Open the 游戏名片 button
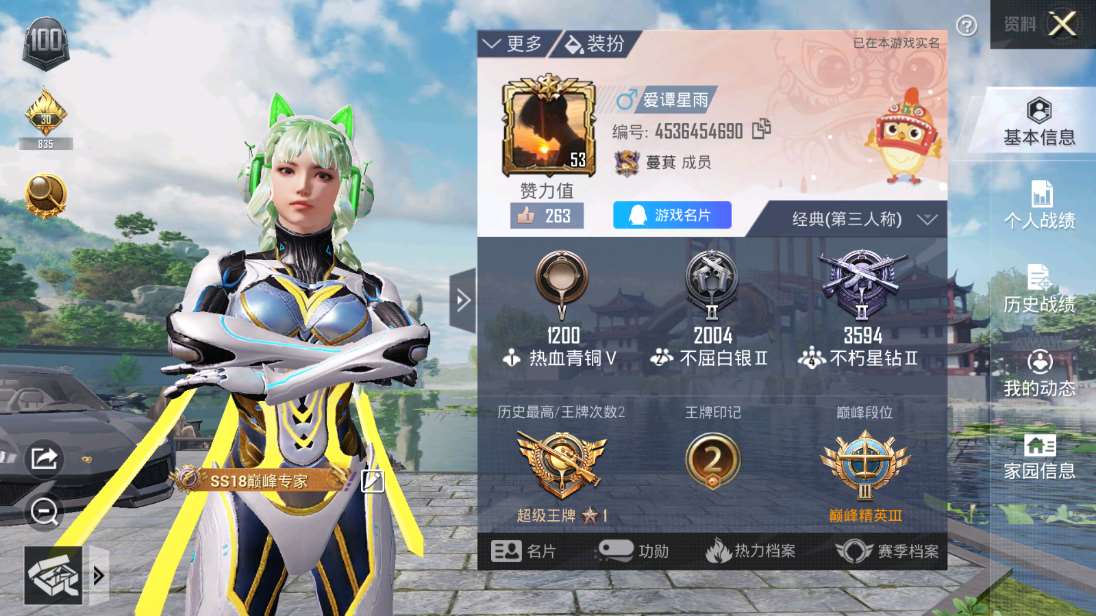 click(672, 215)
